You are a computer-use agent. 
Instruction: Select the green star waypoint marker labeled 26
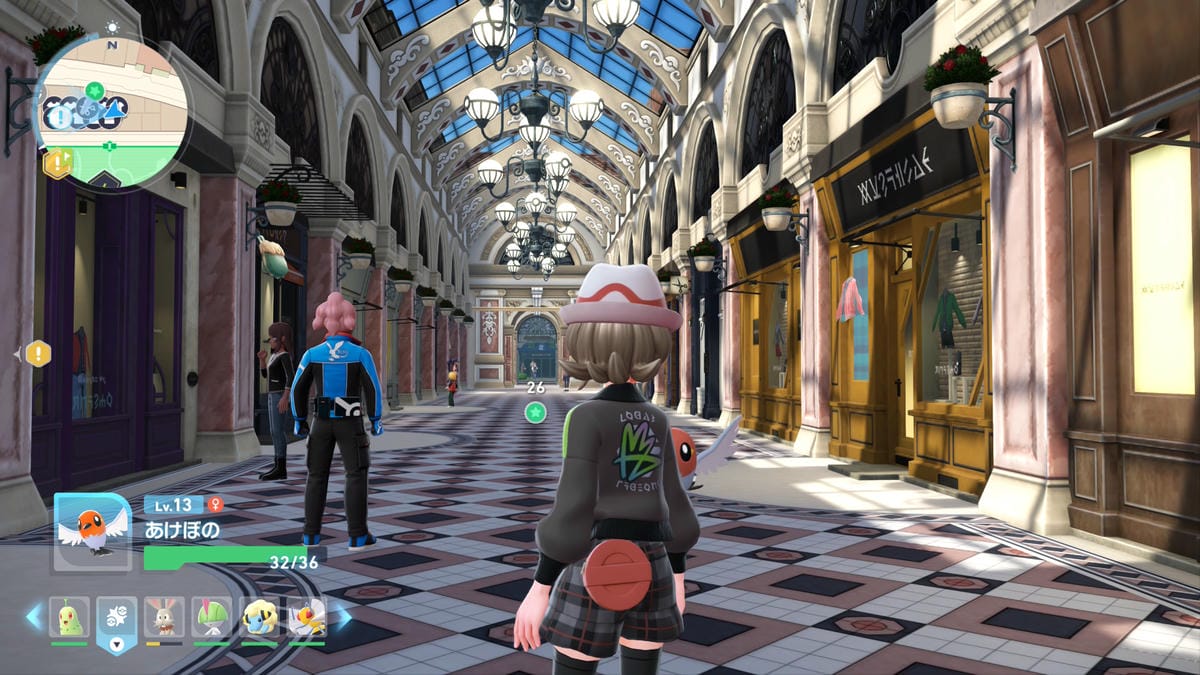pos(536,412)
